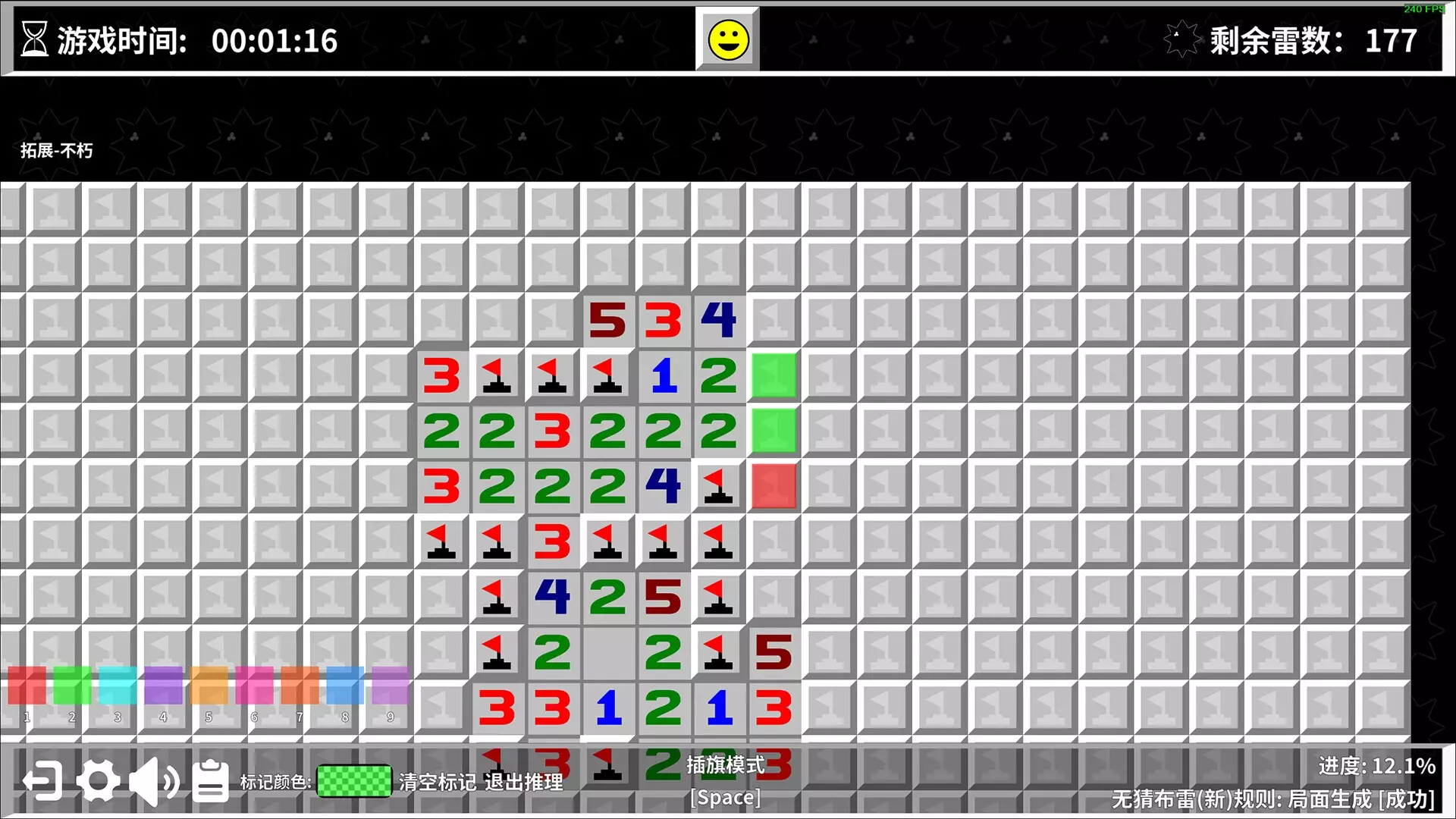Click the smiley face to restart the game
Image resolution: width=1456 pixels, height=819 pixels.
726,39
